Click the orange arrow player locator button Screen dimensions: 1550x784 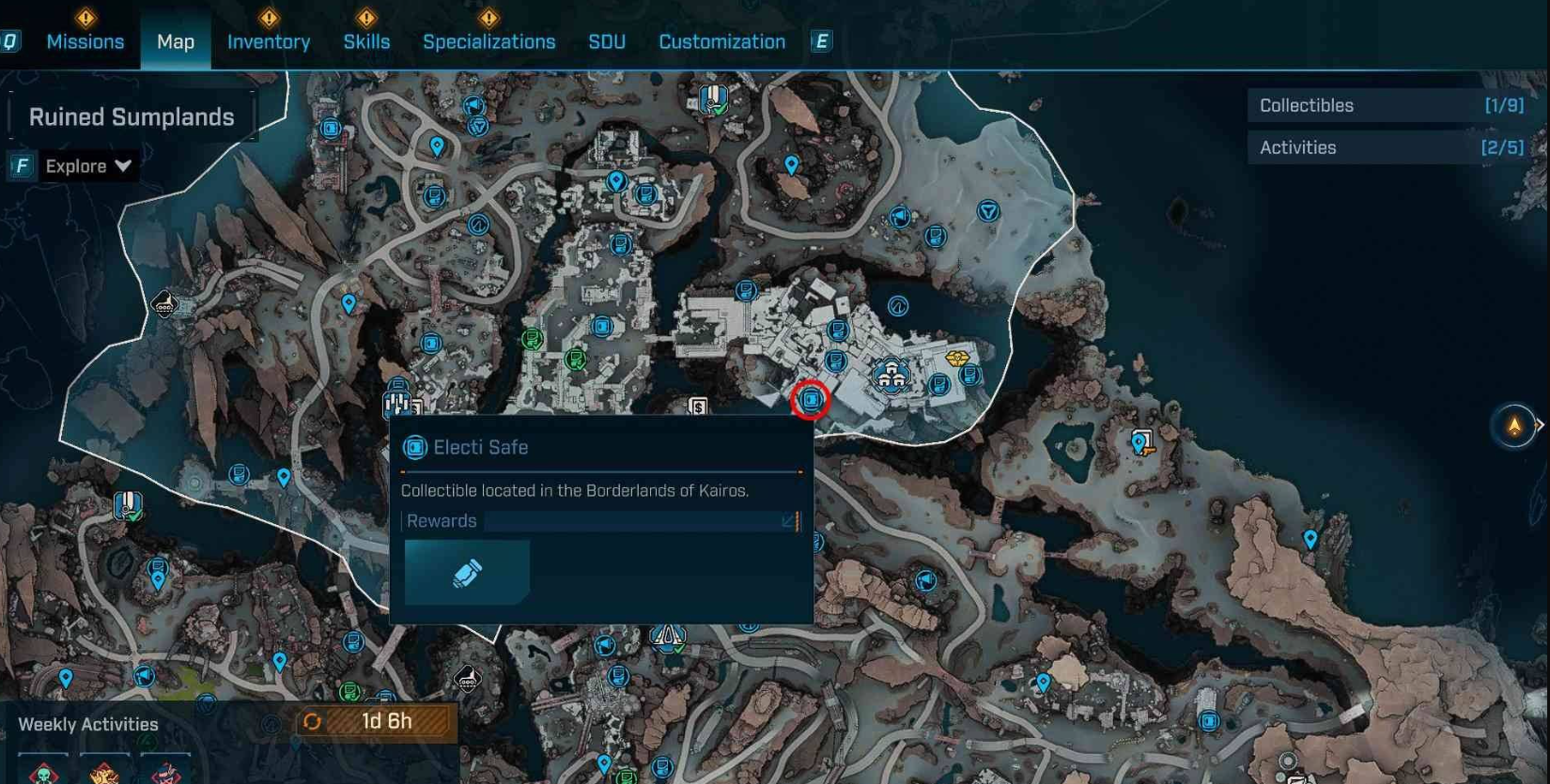tap(1513, 426)
